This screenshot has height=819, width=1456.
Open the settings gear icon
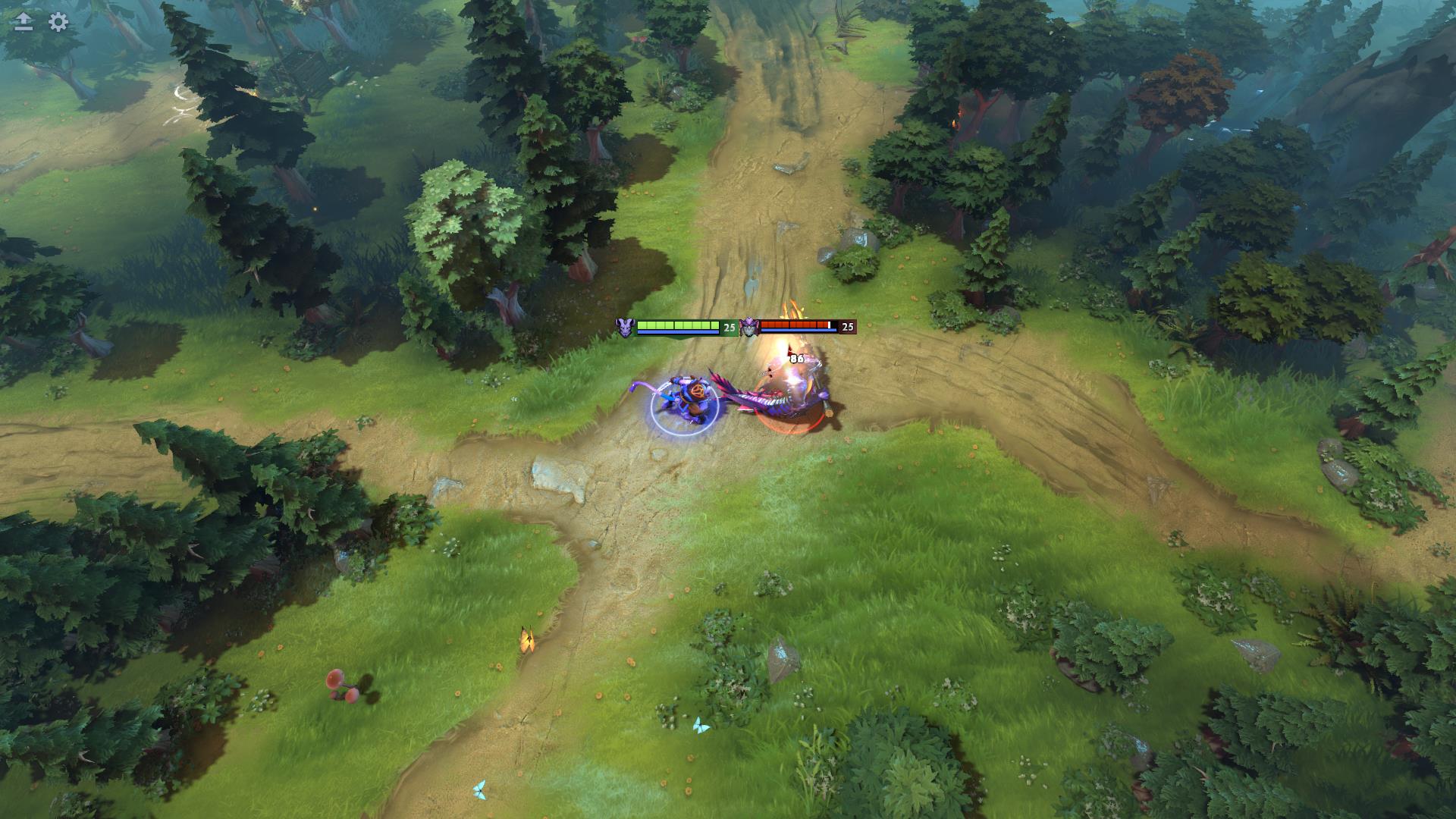coord(56,23)
